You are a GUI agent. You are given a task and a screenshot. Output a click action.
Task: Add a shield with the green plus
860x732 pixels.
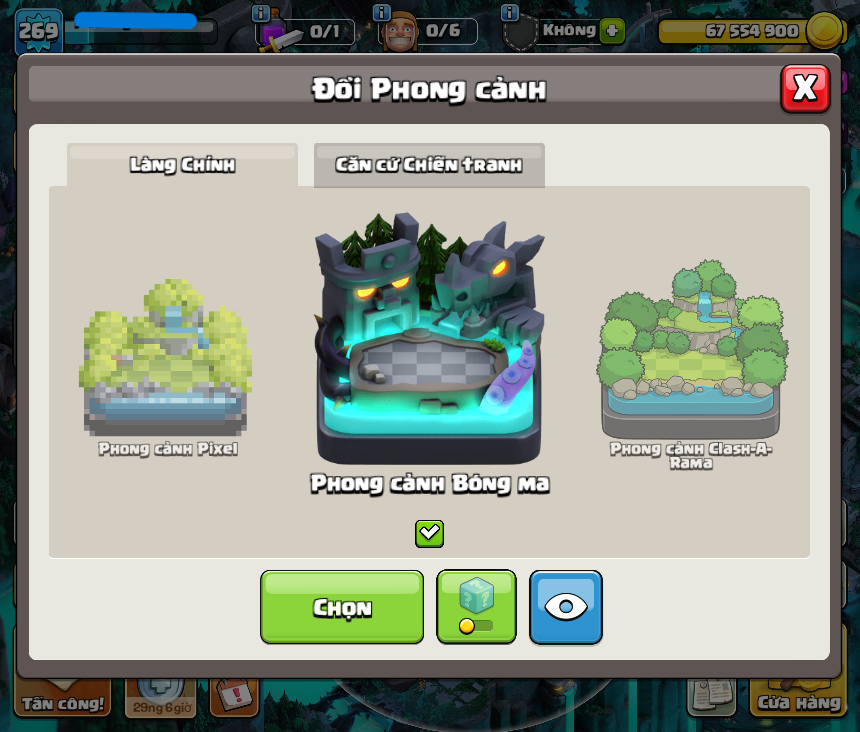pos(612,30)
